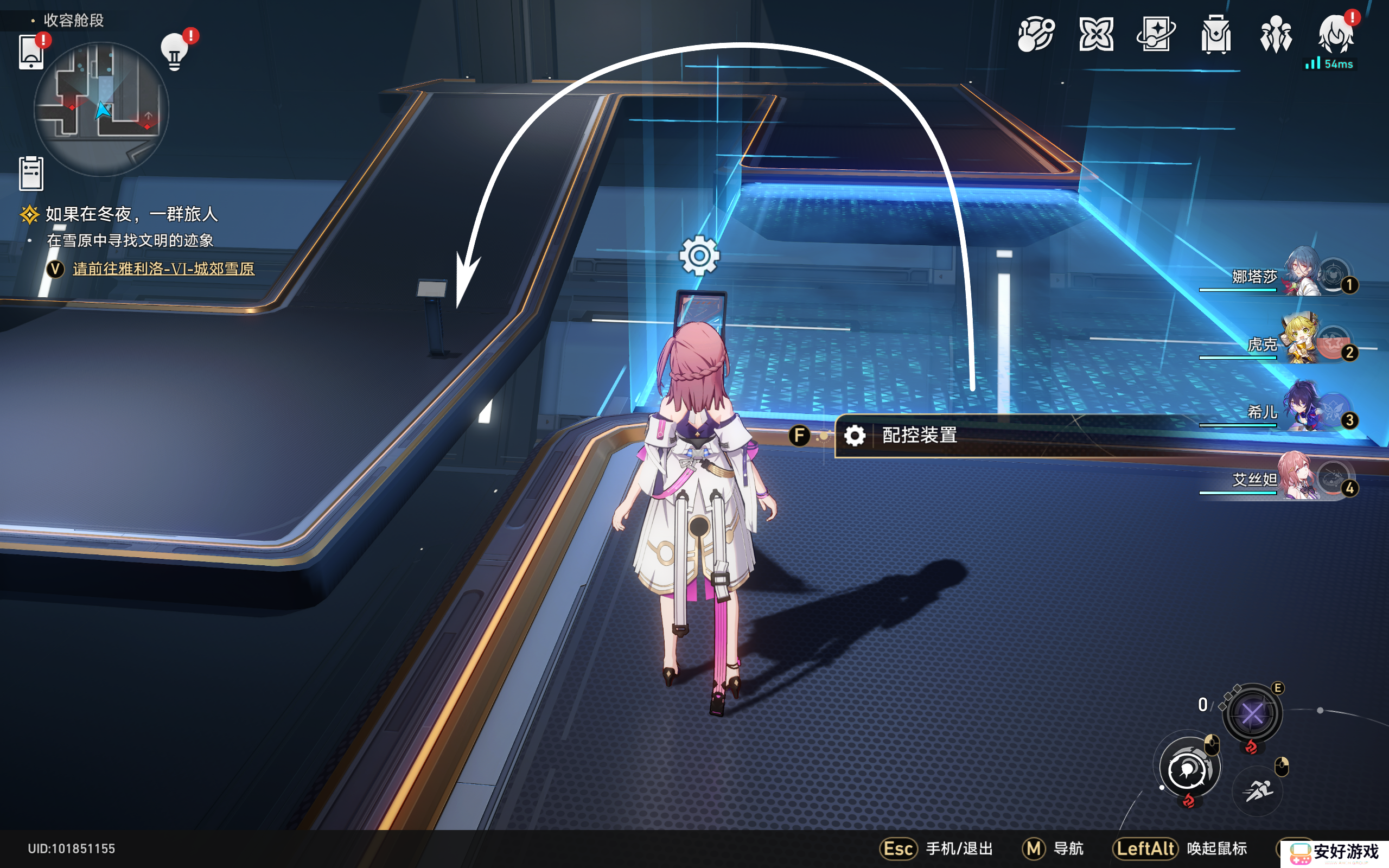Open the backpack inventory
The image size is (1389, 868).
(1216, 35)
